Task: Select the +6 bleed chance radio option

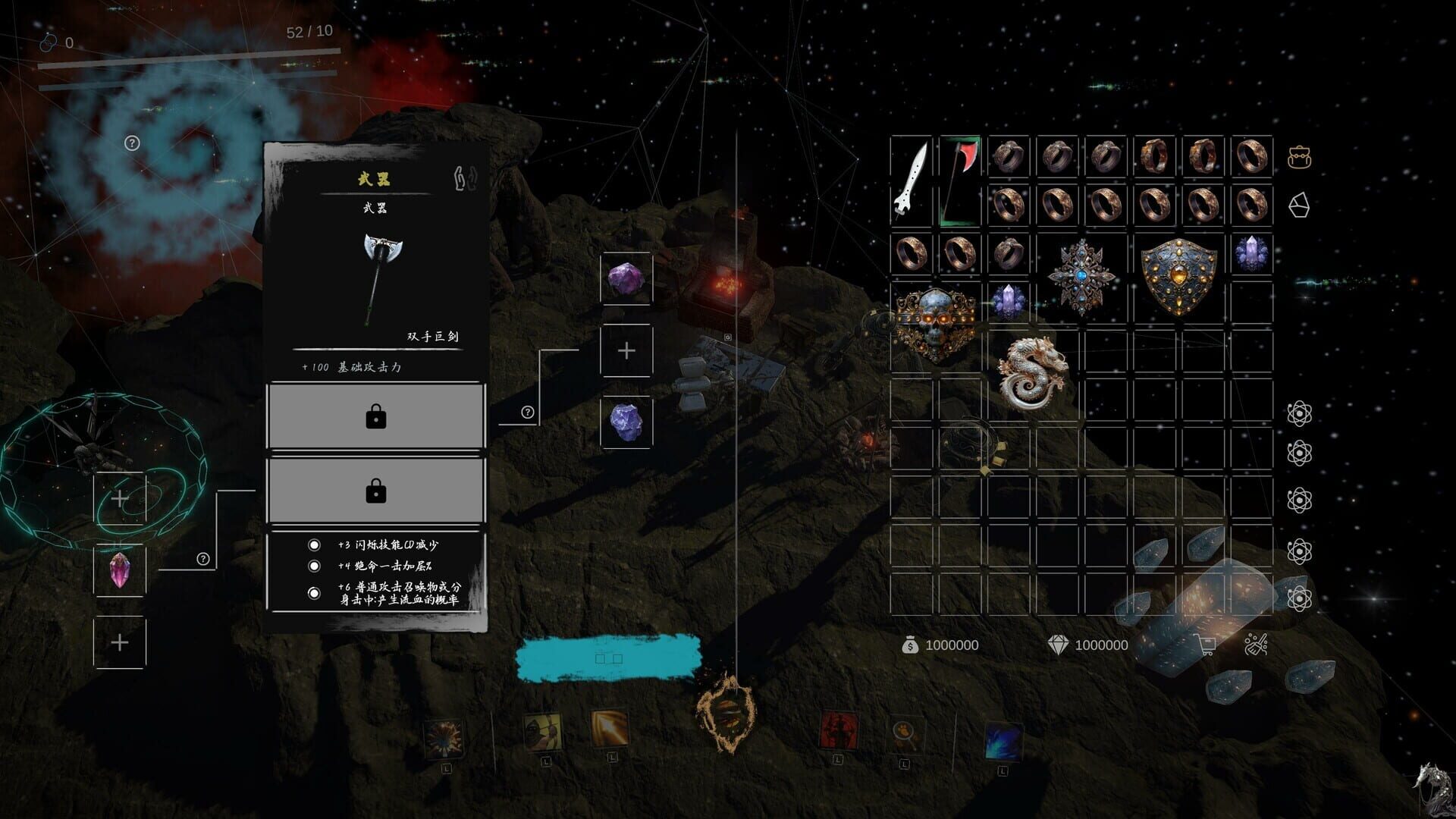Action: (313, 592)
